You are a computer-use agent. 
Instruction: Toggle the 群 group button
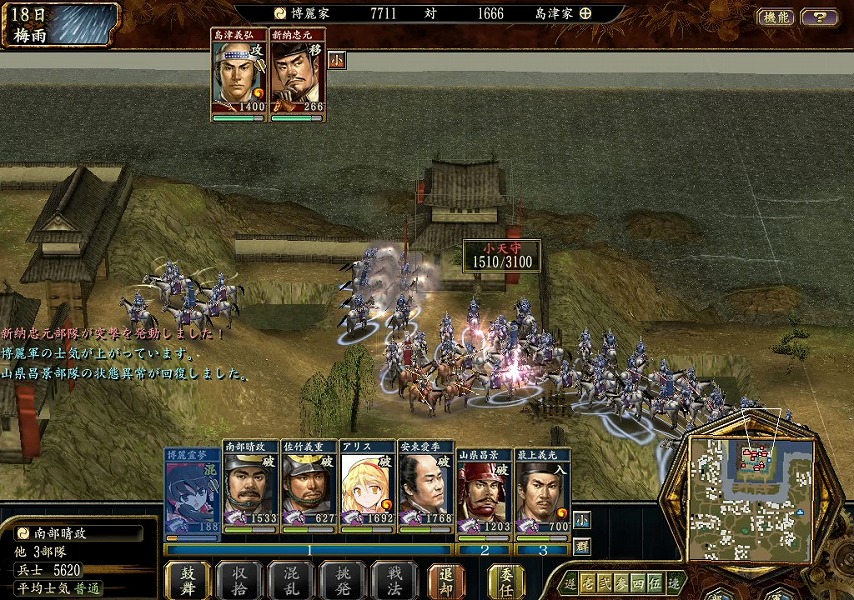pos(582,546)
